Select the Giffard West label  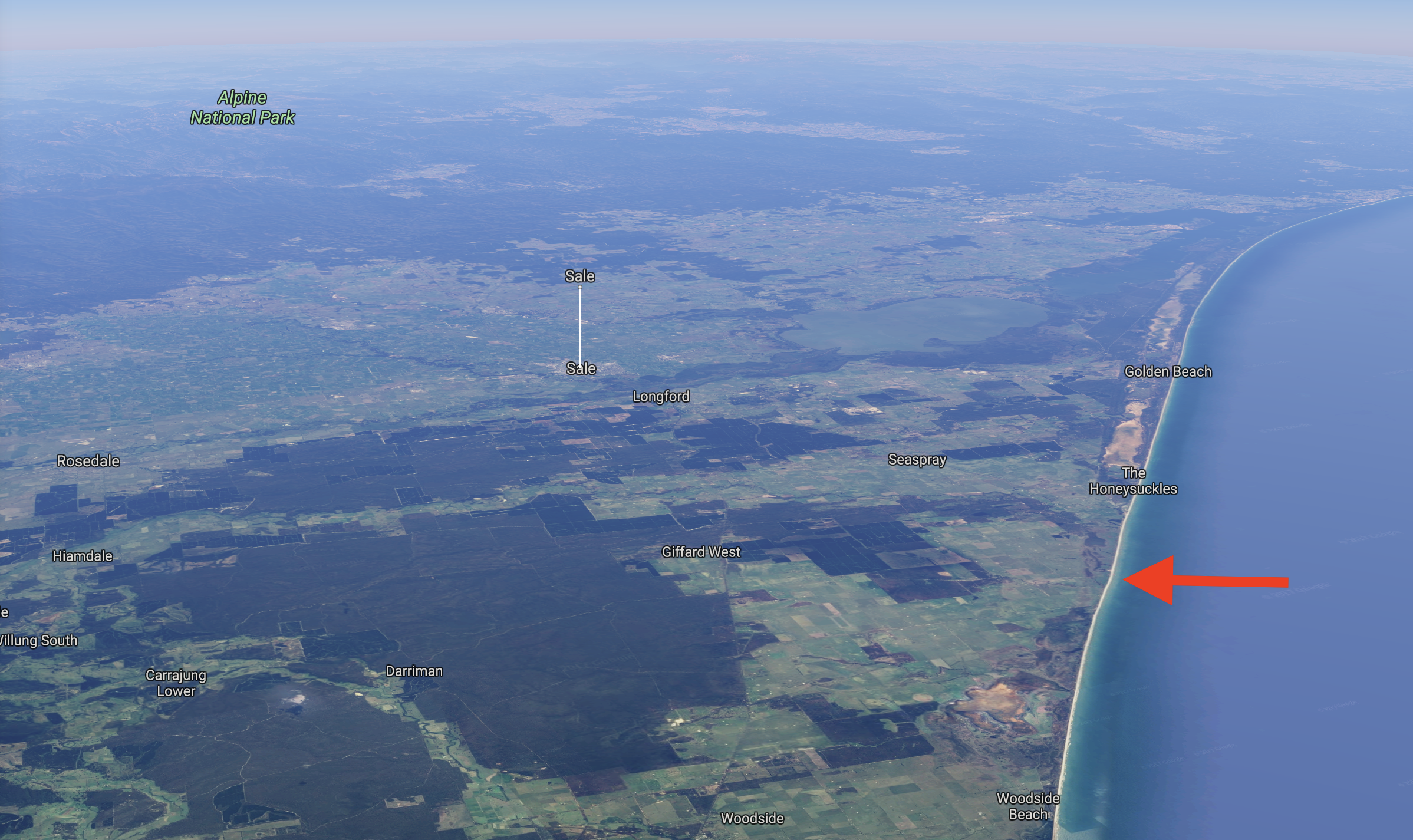(x=701, y=552)
